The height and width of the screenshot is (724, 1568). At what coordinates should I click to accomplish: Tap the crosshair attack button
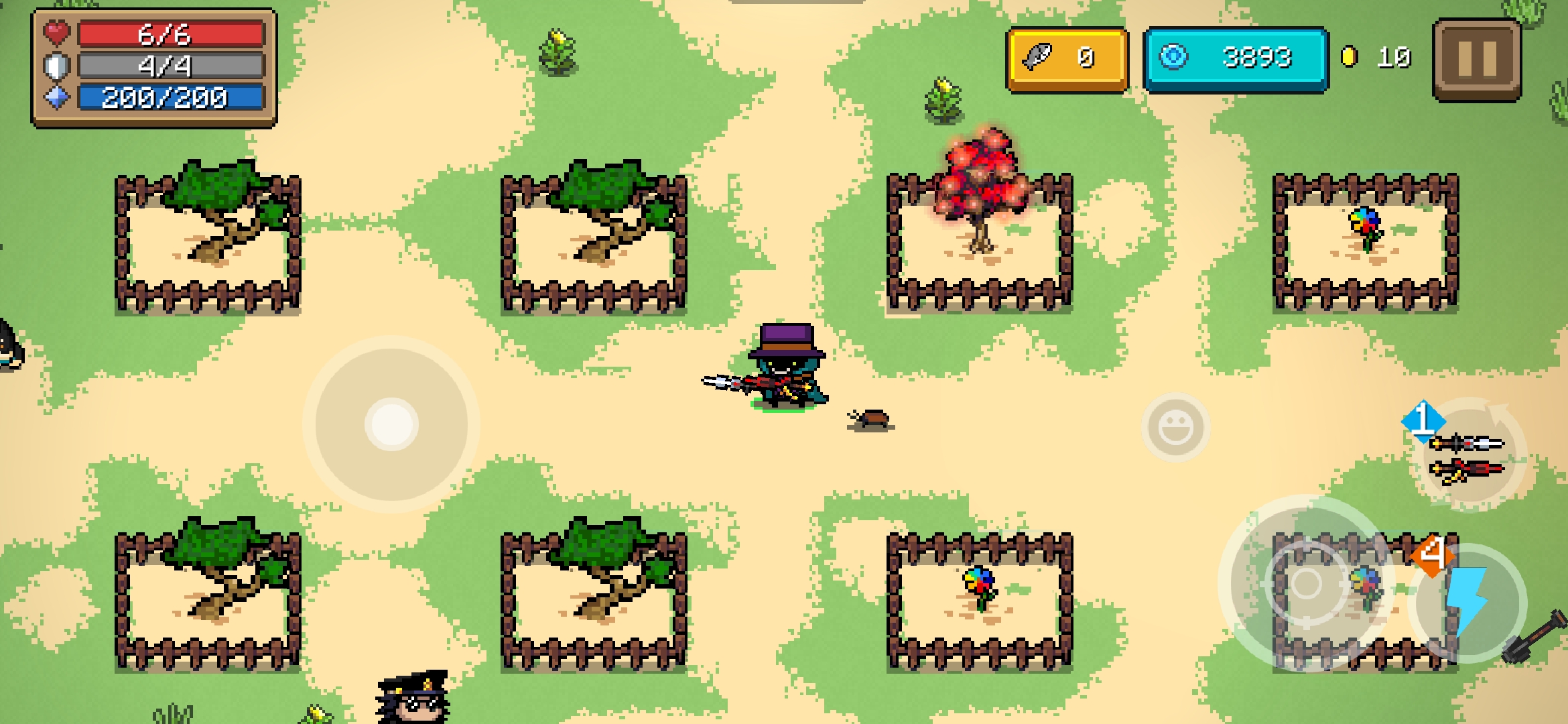tap(1306, 585)
